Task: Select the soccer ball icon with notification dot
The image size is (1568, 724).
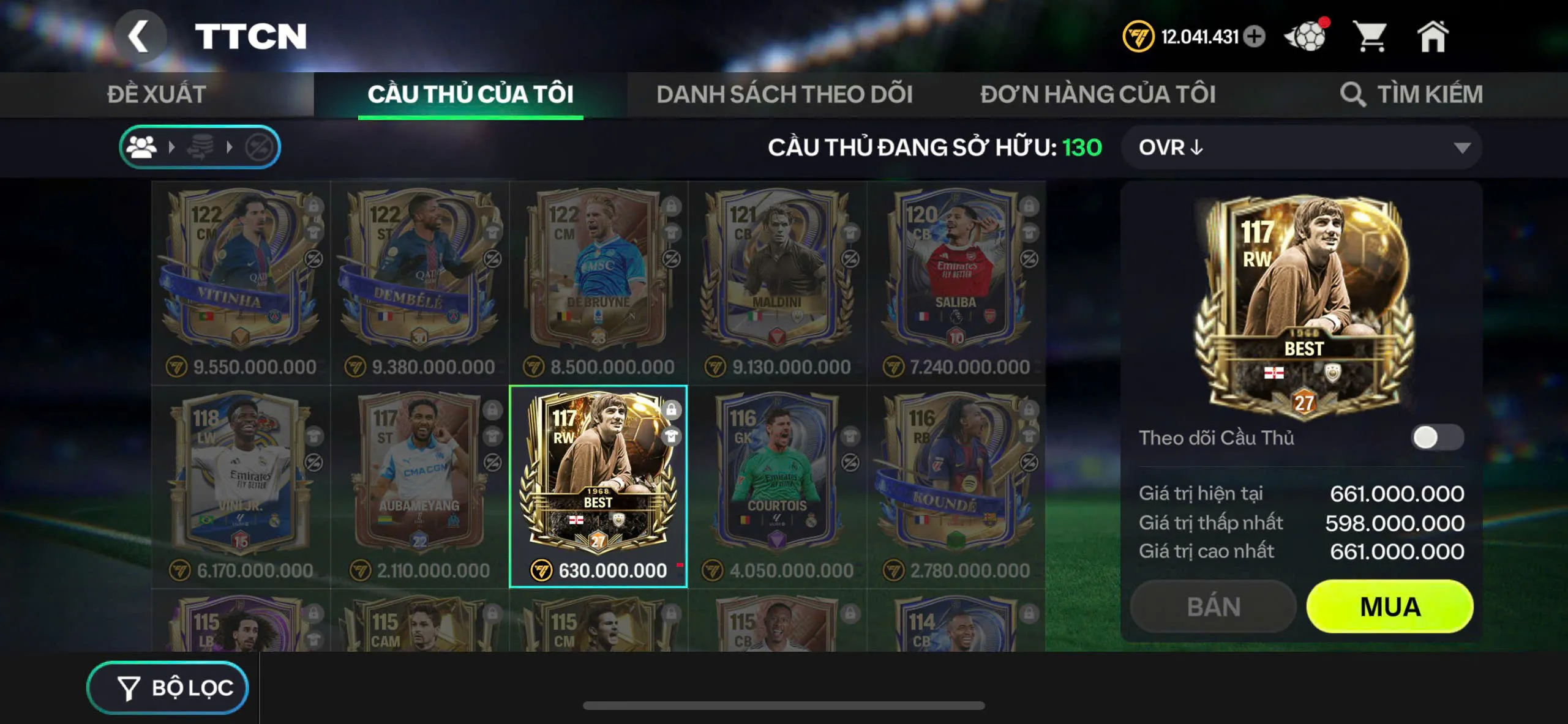Action: [1307, 37]
